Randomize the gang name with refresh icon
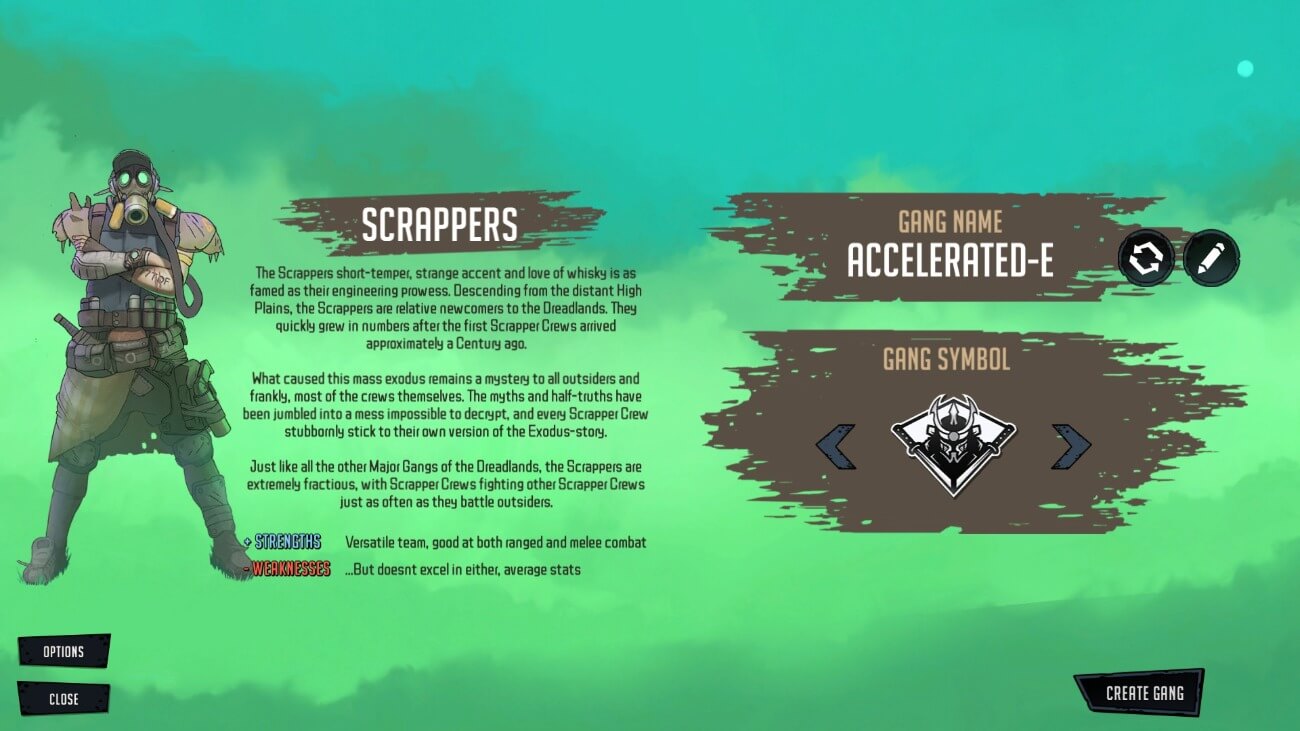 pyautogui.click(x=1146, y=259)
